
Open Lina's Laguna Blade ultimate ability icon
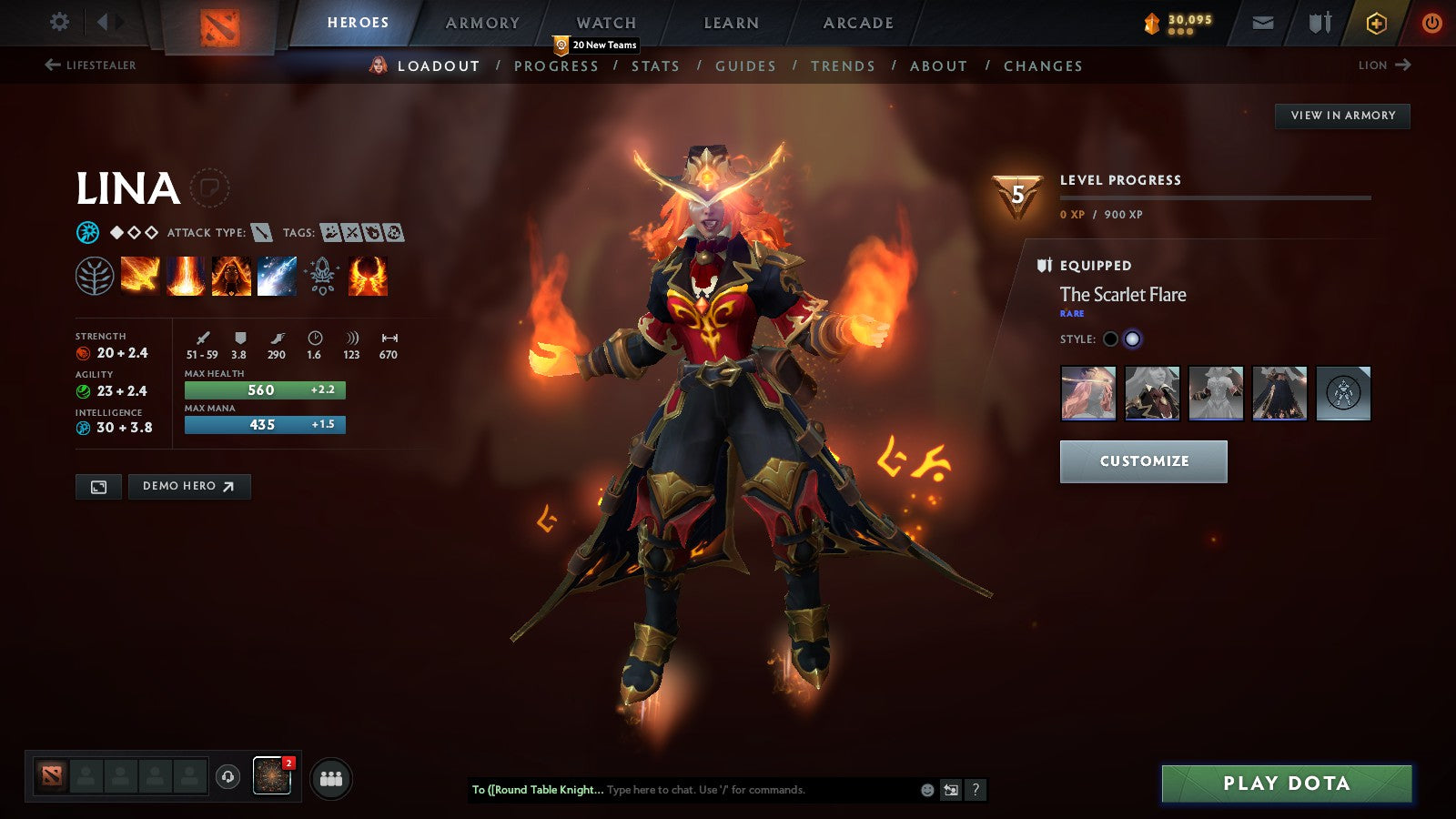pos(277,276)
